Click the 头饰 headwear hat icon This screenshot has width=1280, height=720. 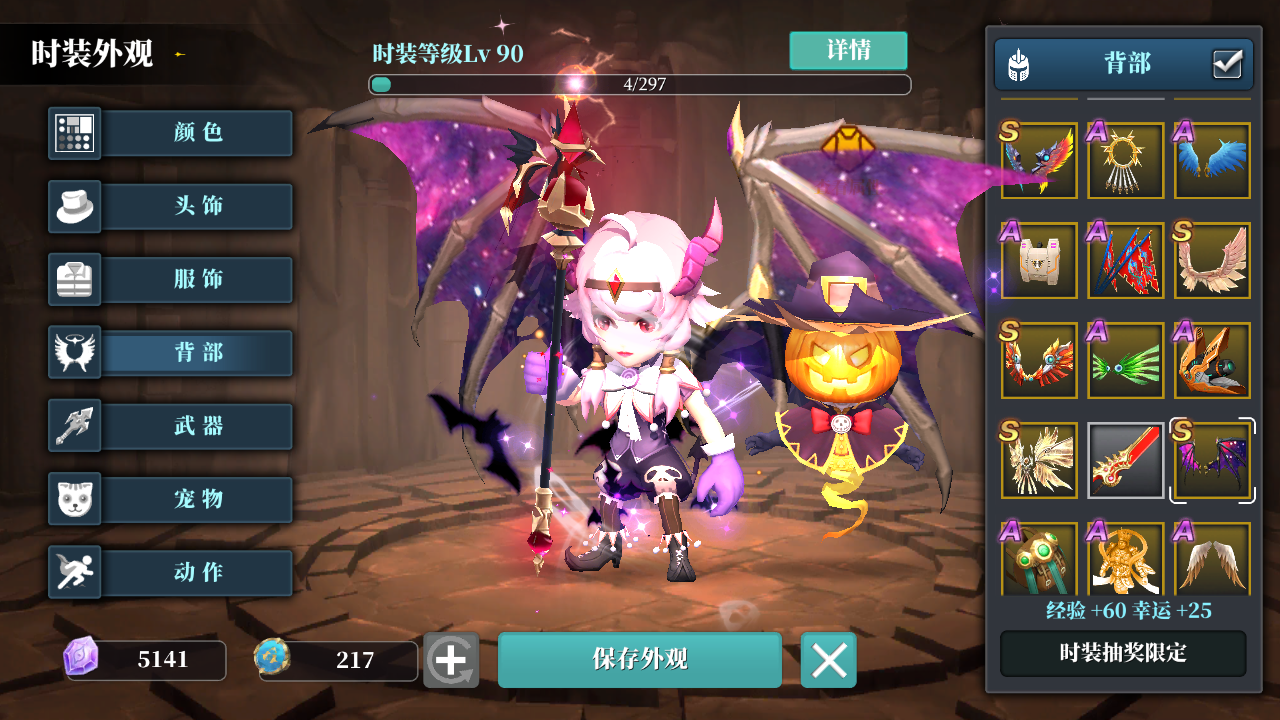coord(74,206)
